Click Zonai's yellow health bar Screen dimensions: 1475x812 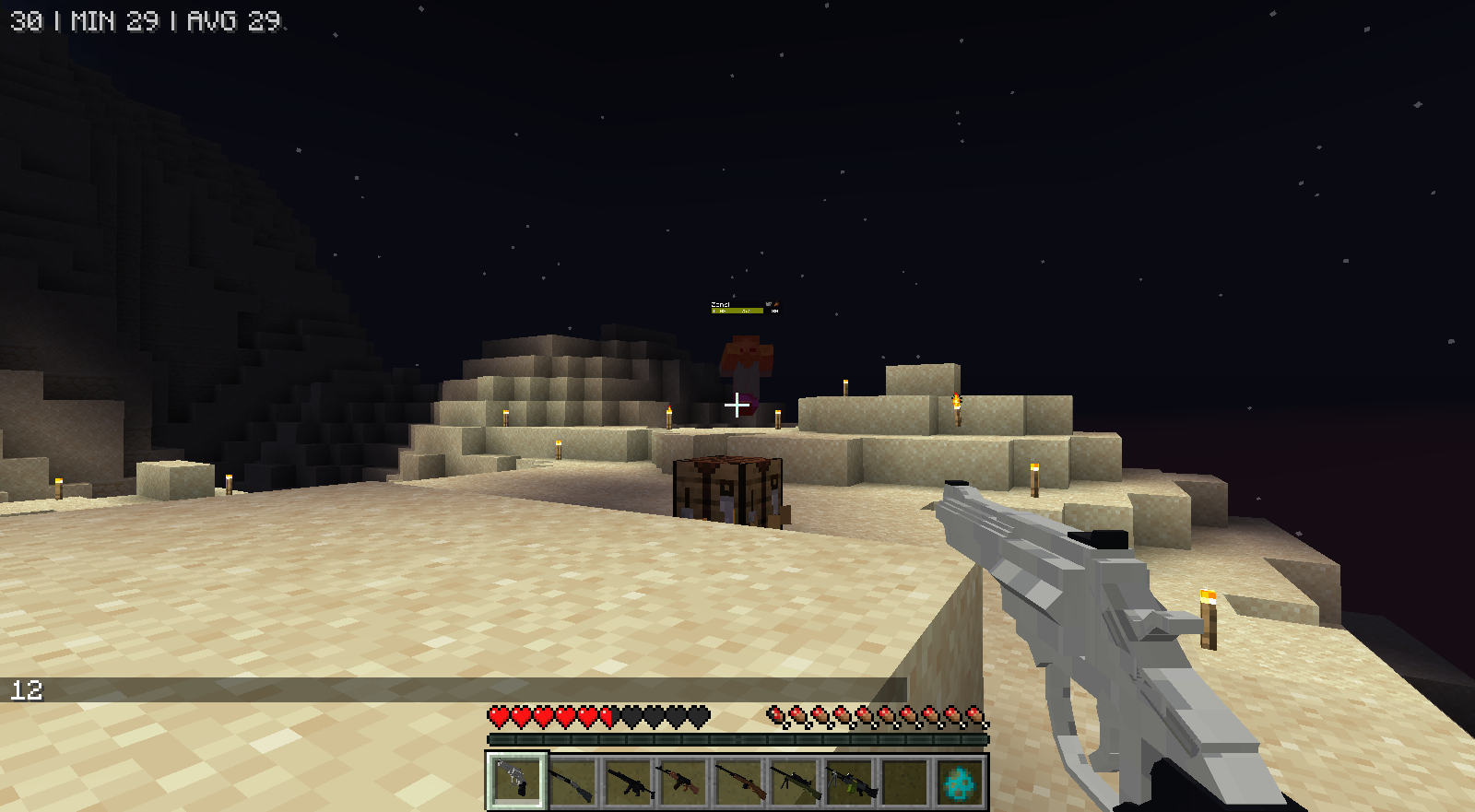(x=737, y=312)
